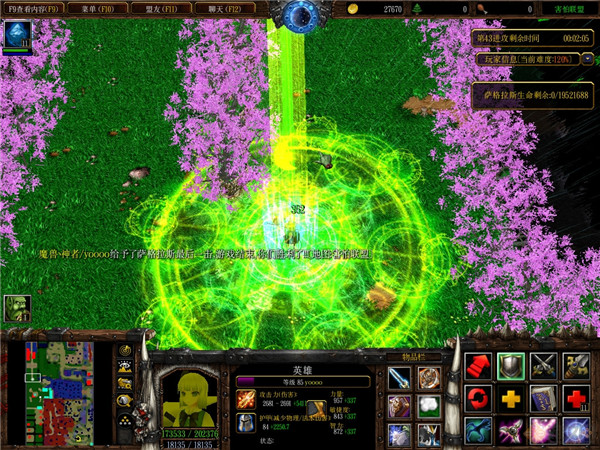600x450 pixels.
Task: Click the red circular arrows command
Action: pos(479,399)
